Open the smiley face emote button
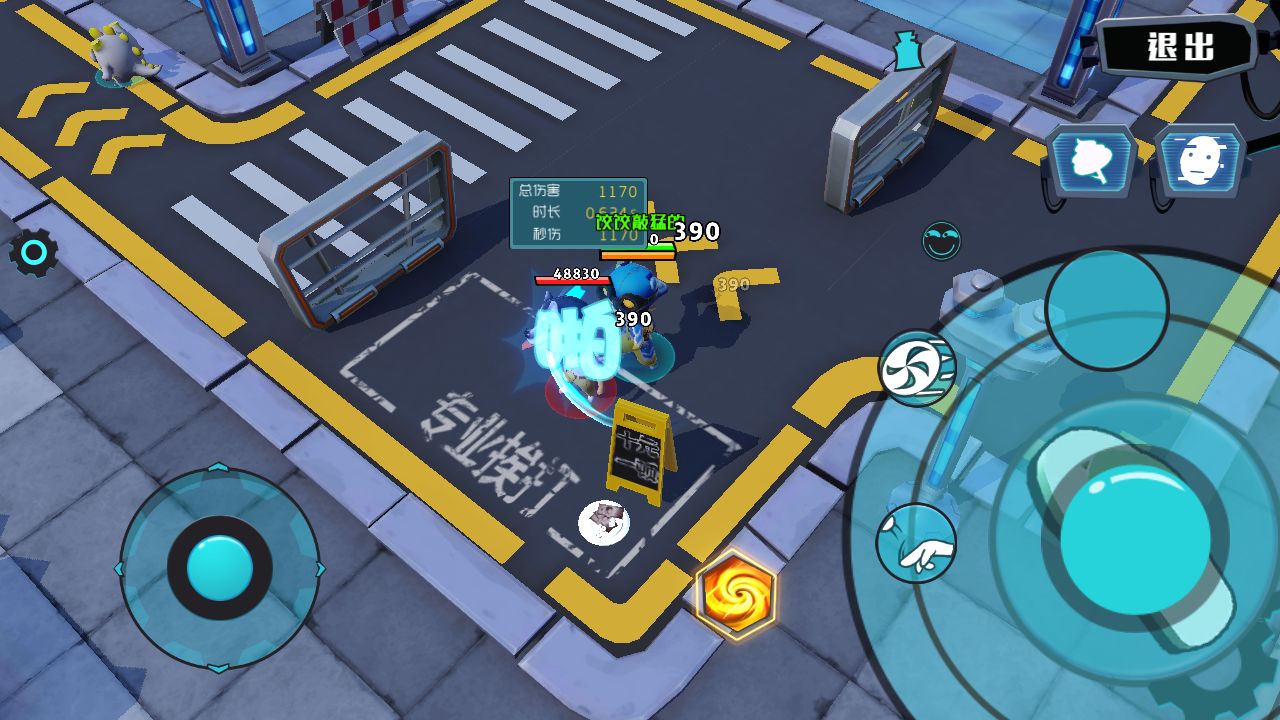1280x720 pixels. pos(941,241)
